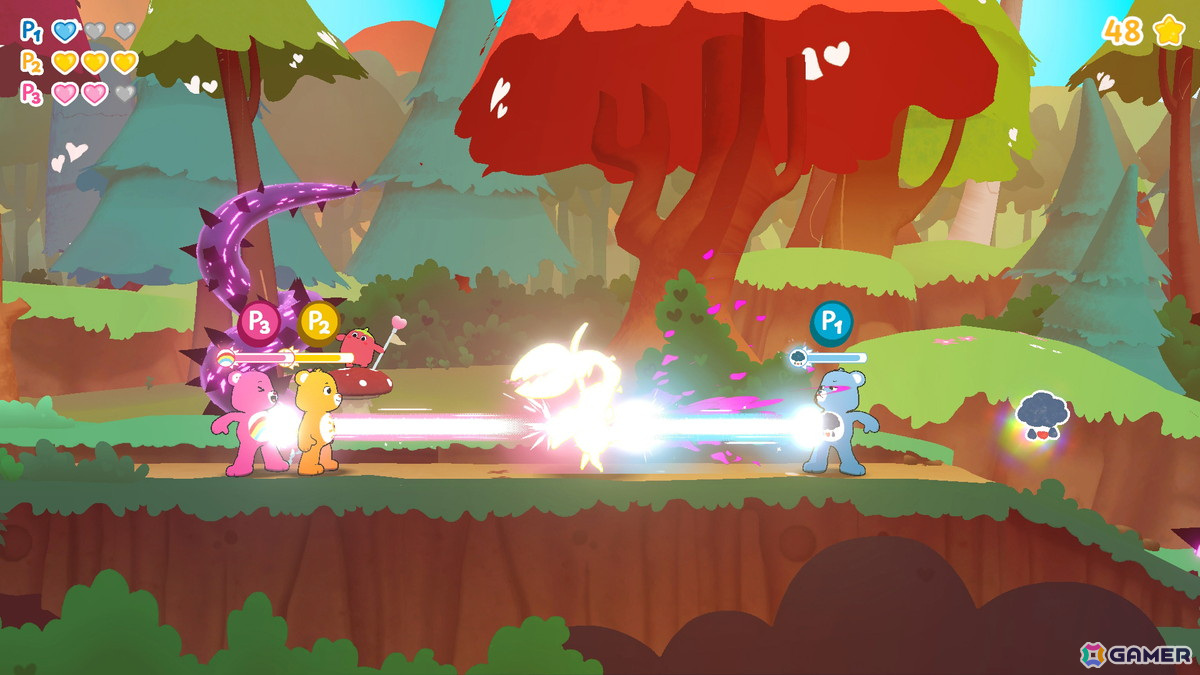Screen dimensions: 1200x675
Task: Click the gold star collectible icon
Action: click(x=1169, y=31)
